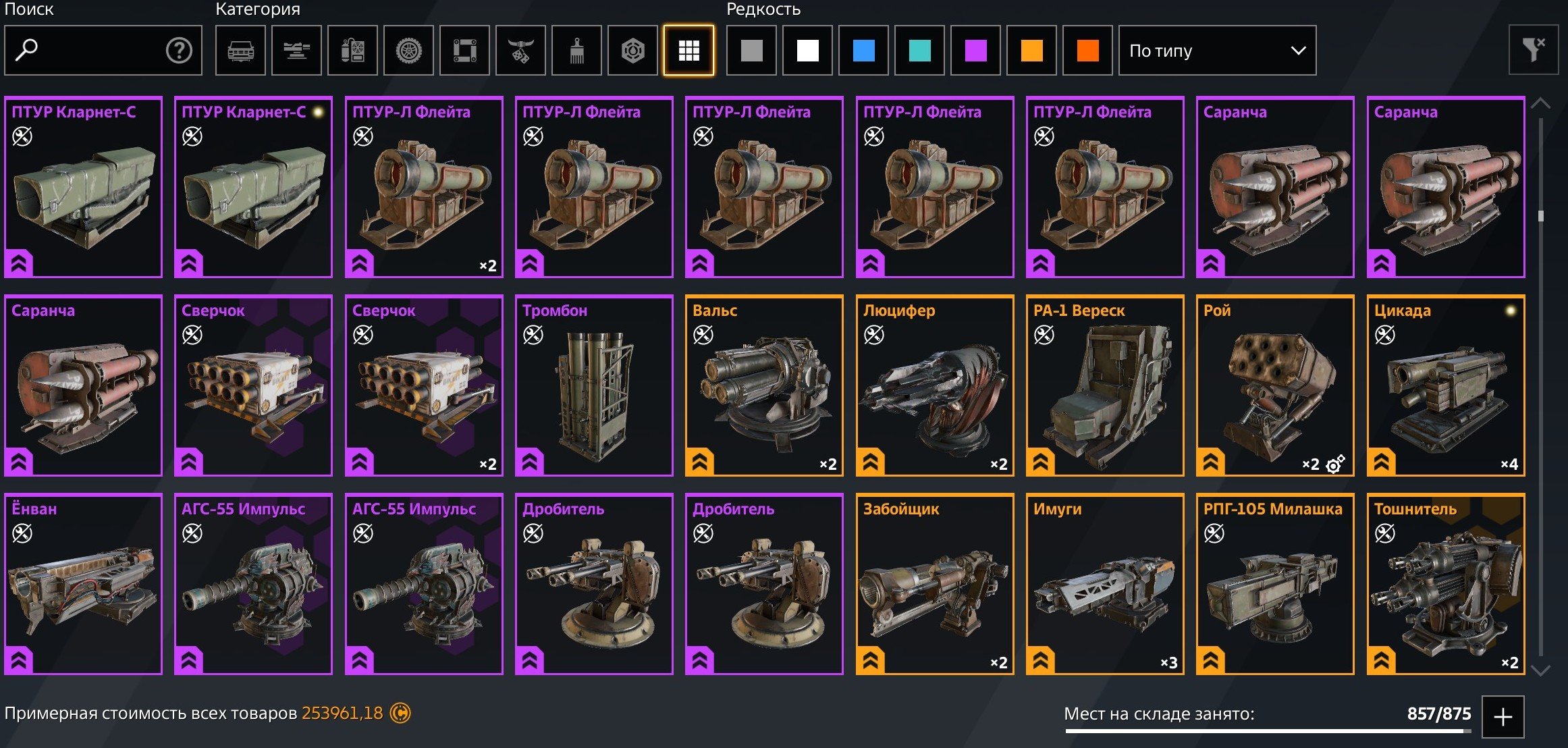Open the "По типу" sort dropdown

coord(1217,51)
